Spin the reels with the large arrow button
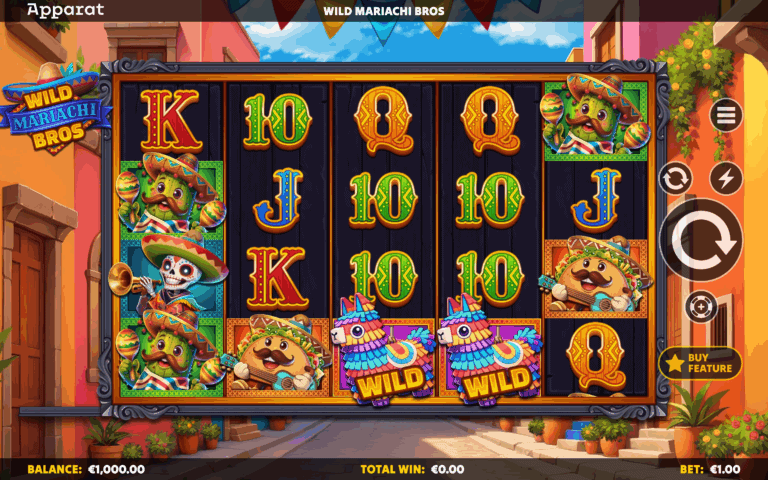Image resolution: width=768 pixels, height=480 pixels. (700, 240)
